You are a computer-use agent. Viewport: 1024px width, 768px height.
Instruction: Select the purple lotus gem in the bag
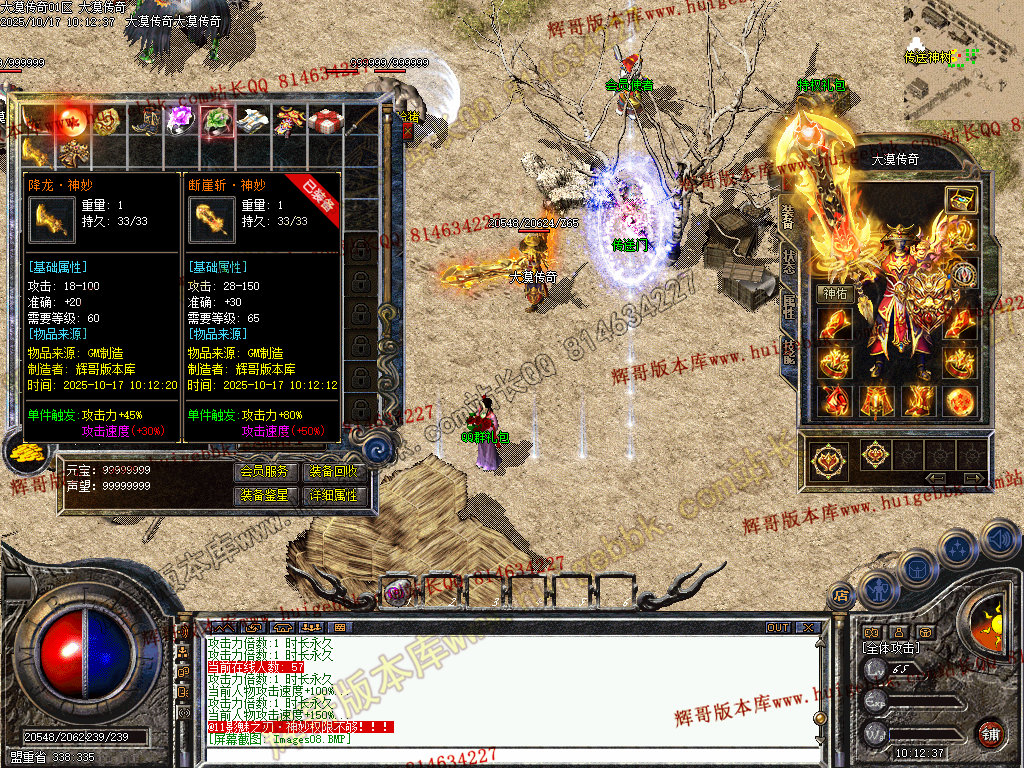tap(180, 121)
